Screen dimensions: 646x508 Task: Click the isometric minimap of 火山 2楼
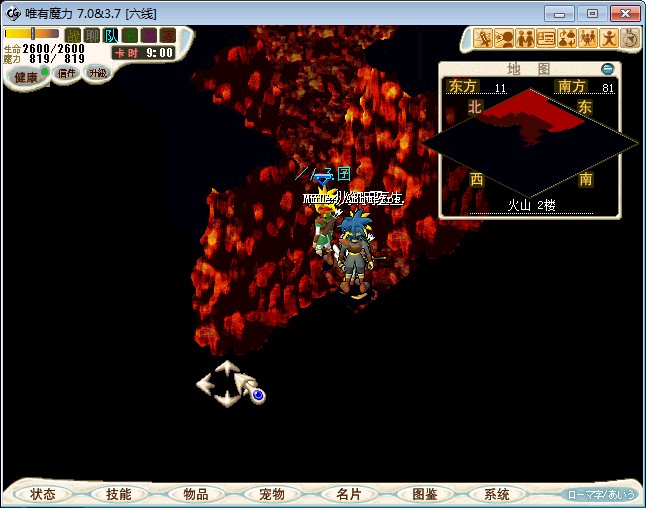point(530,142)
